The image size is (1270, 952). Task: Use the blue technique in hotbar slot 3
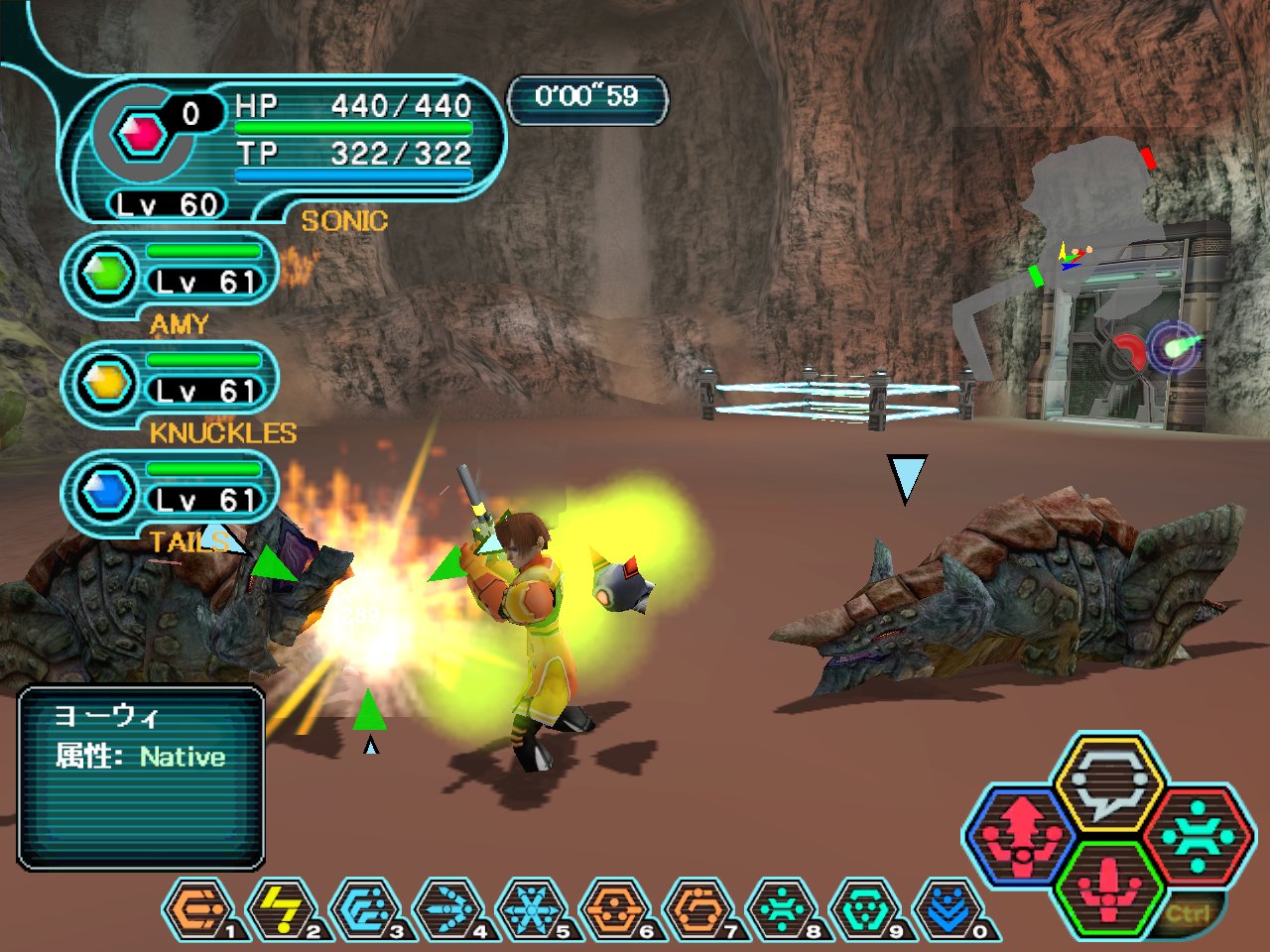tap(365, 909)
